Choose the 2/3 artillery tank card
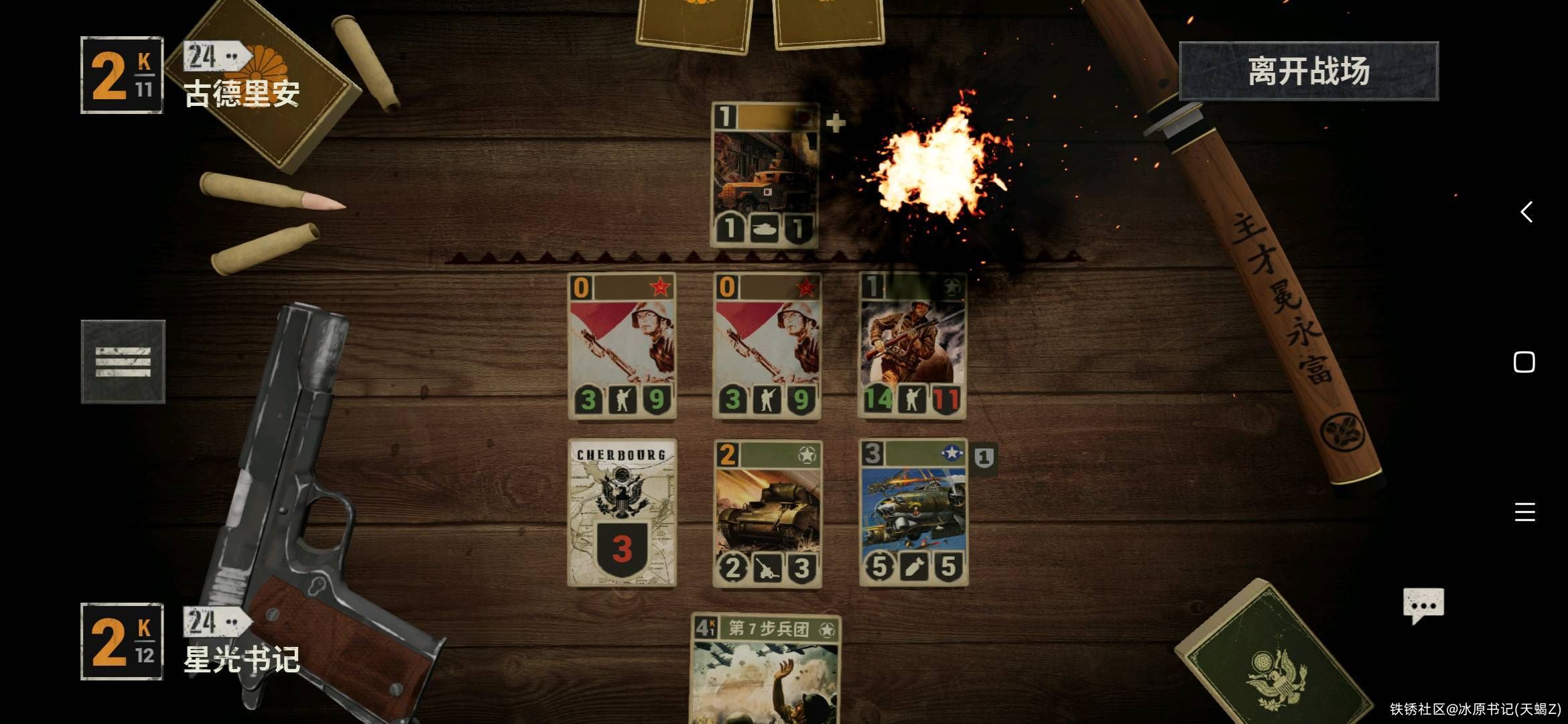The width and height of the screenshot is (1568, 724). 767,513
